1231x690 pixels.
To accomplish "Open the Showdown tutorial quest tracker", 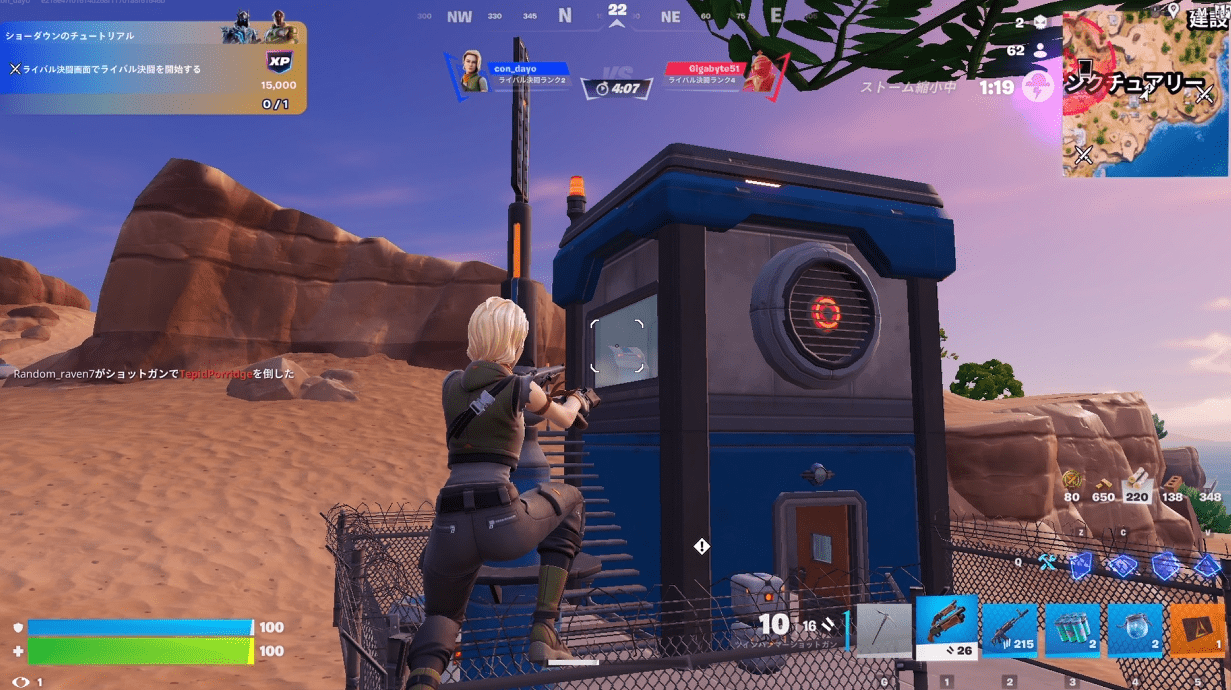I will tap(152, 67).
